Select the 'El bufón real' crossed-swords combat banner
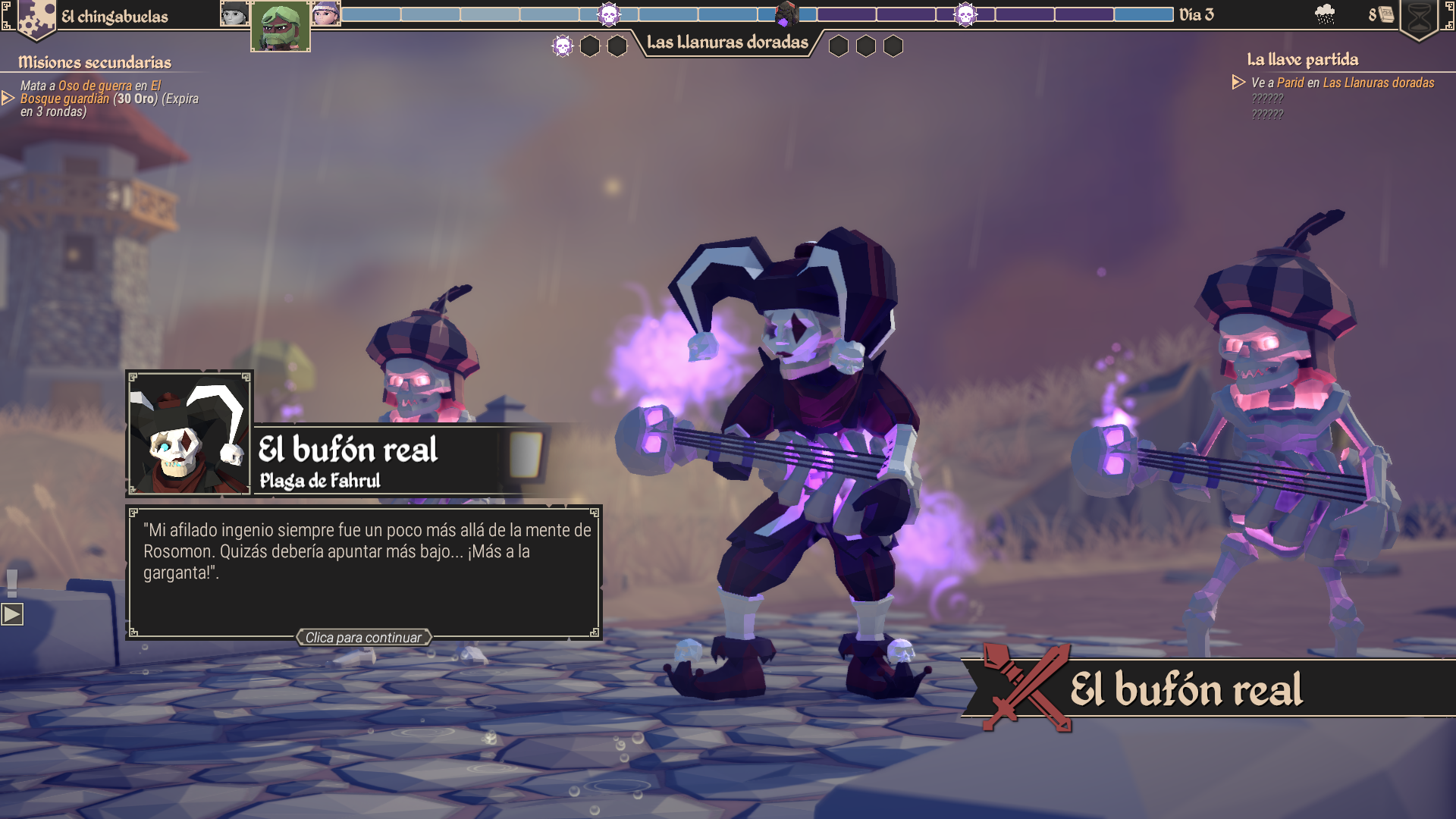 point(1207,689)
